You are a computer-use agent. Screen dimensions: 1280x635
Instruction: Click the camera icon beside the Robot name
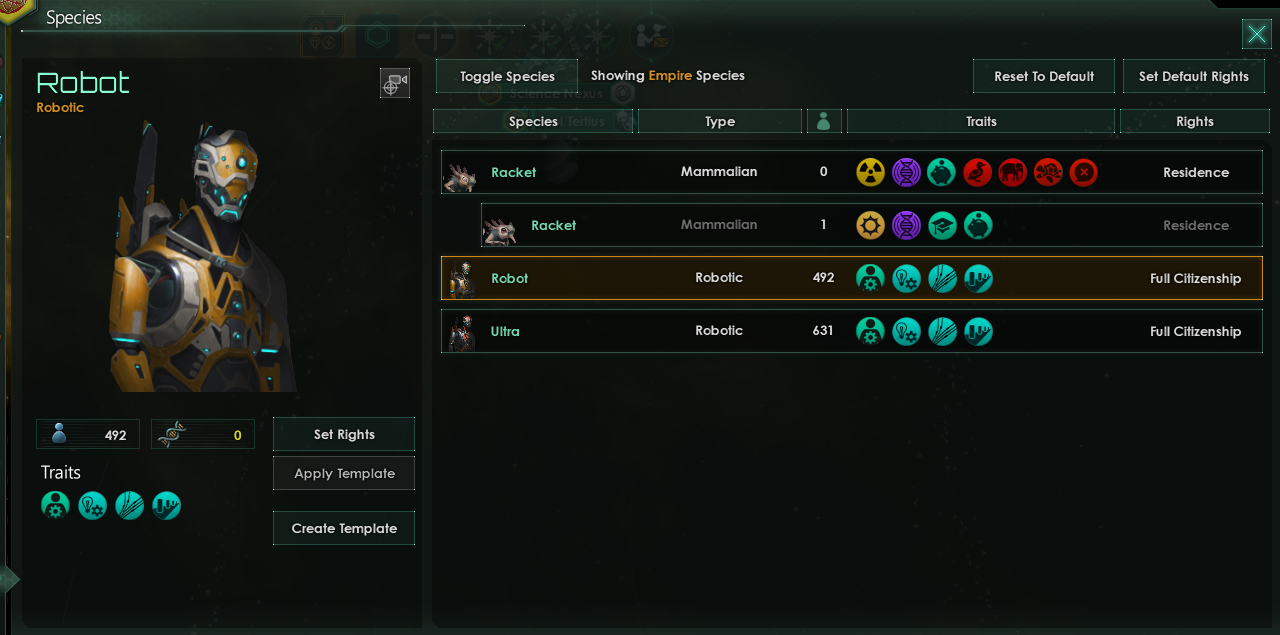[395, 84]
